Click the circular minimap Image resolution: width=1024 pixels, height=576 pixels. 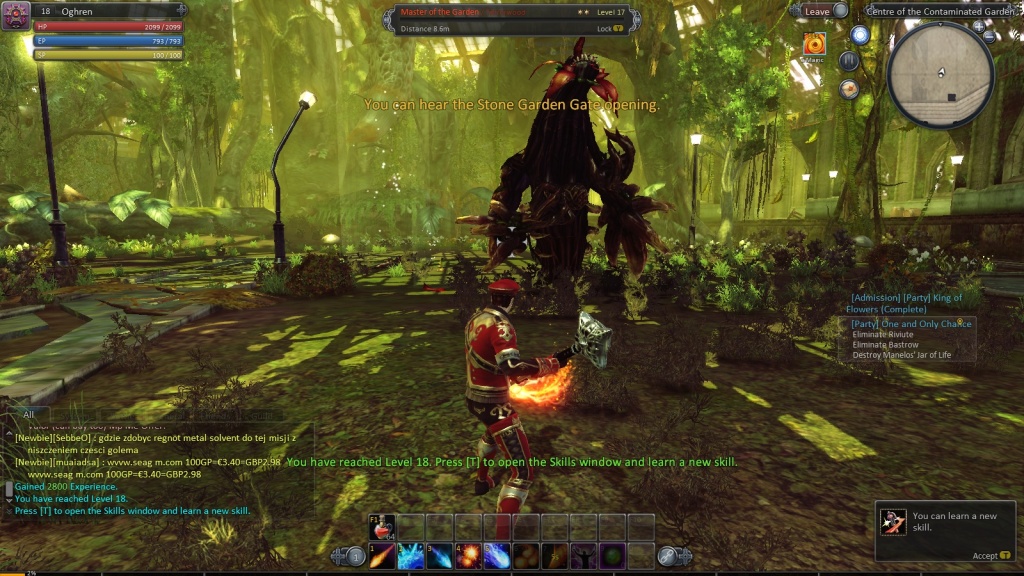(940, 74)
